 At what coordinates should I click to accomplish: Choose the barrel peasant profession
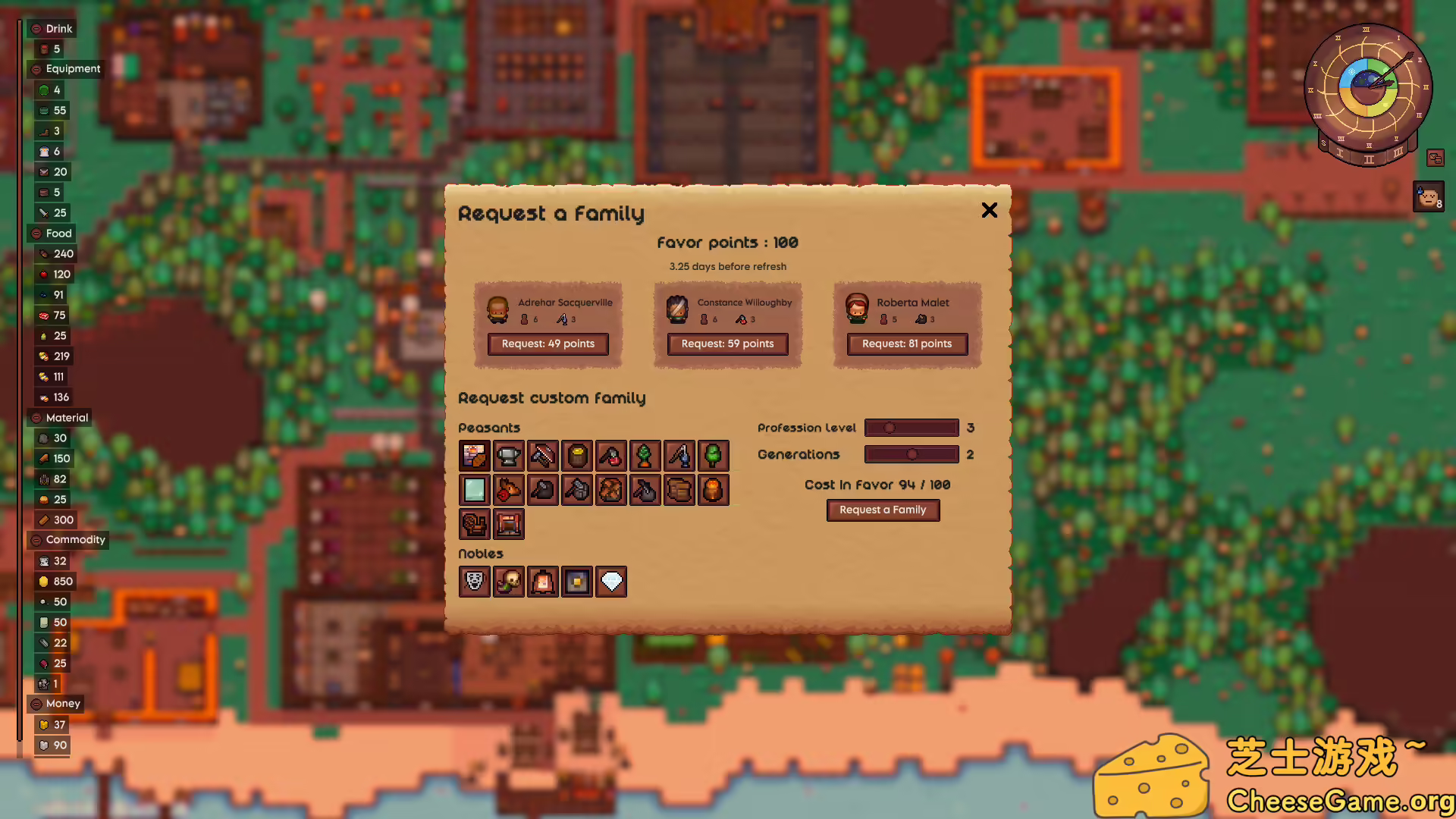577,456
